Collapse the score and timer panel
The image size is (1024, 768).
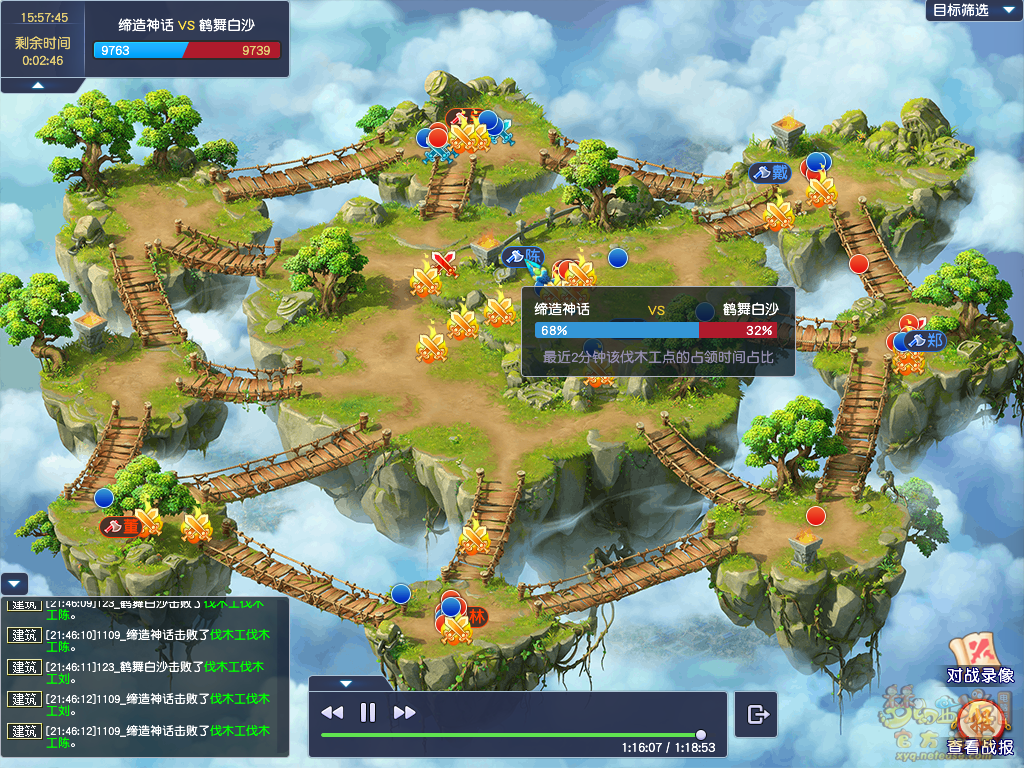coord(37,86)
